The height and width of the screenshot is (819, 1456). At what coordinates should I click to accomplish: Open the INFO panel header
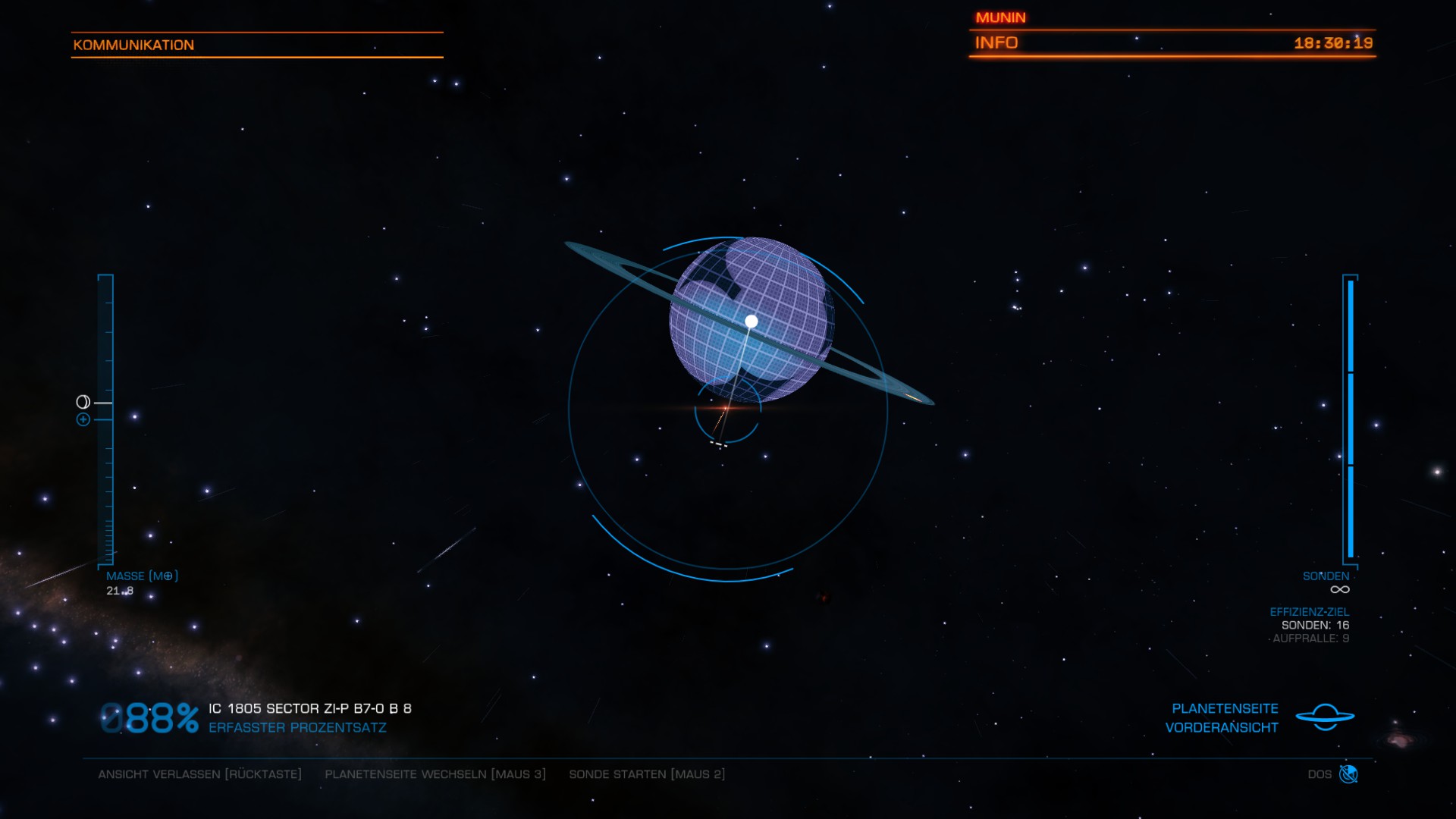(996, 43)
